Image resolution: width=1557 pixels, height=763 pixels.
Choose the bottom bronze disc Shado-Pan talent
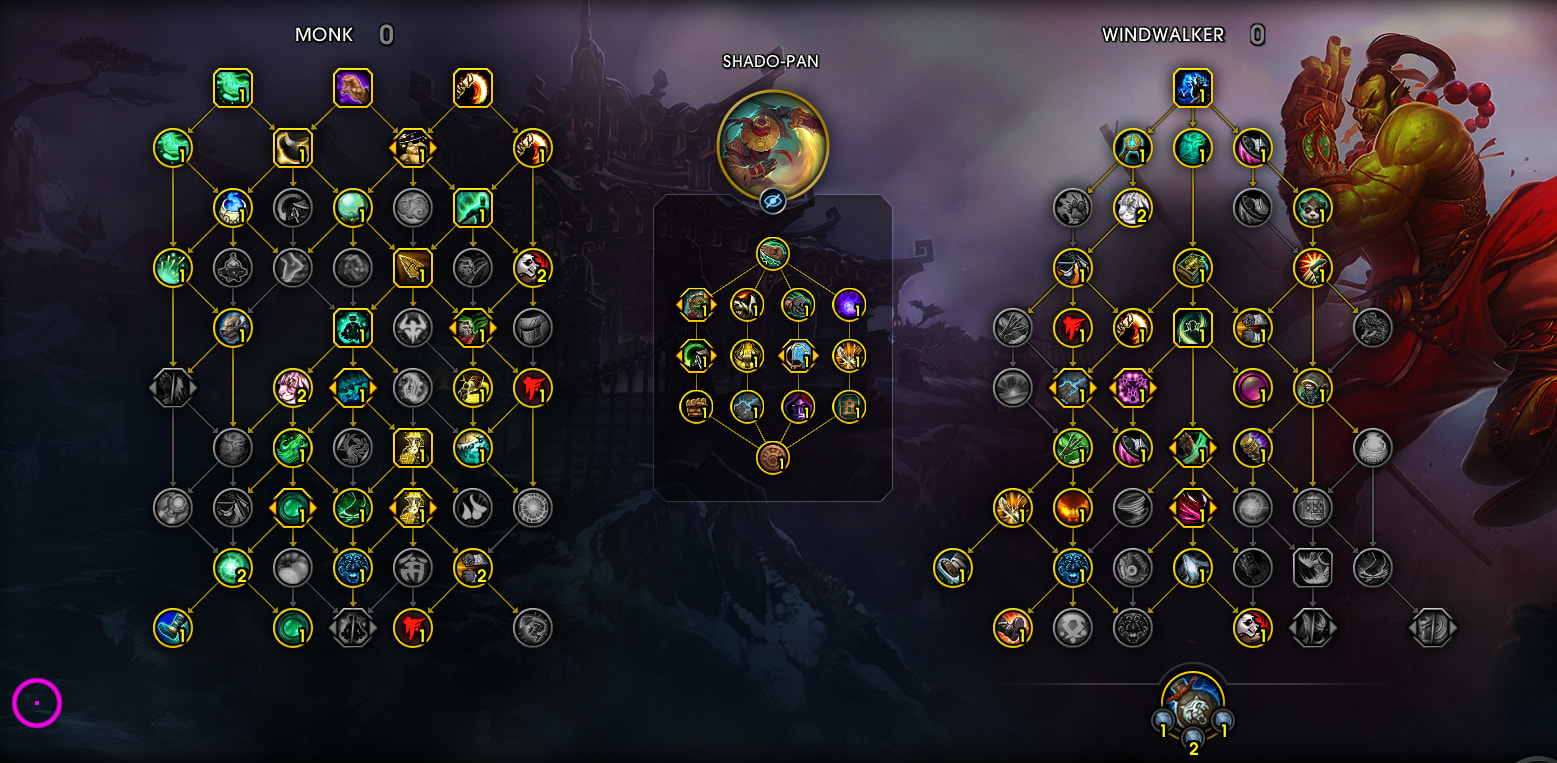pyautogui.click(x=773, y=458)
